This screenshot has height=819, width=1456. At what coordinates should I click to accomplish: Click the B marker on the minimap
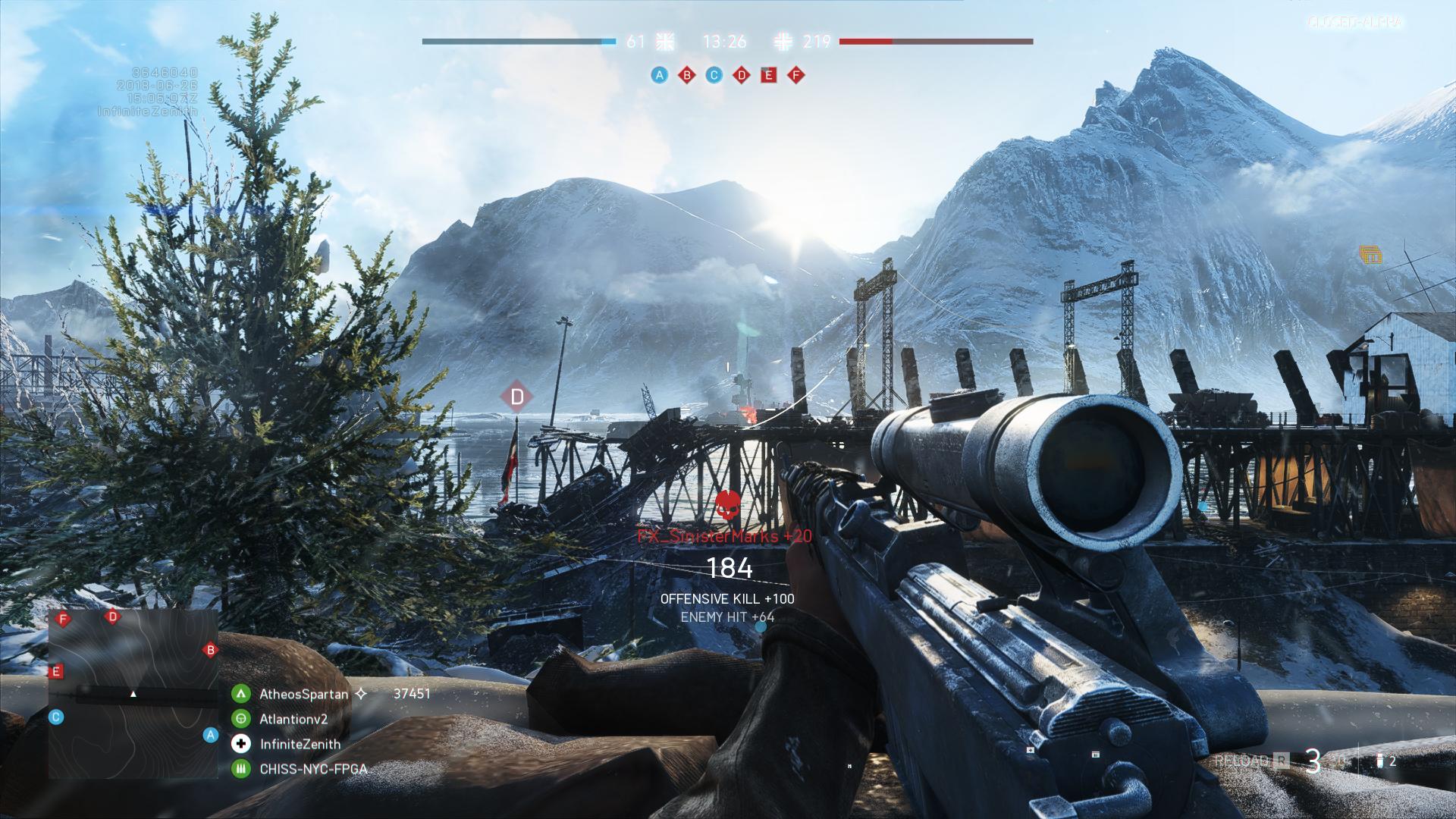[210, 650]
